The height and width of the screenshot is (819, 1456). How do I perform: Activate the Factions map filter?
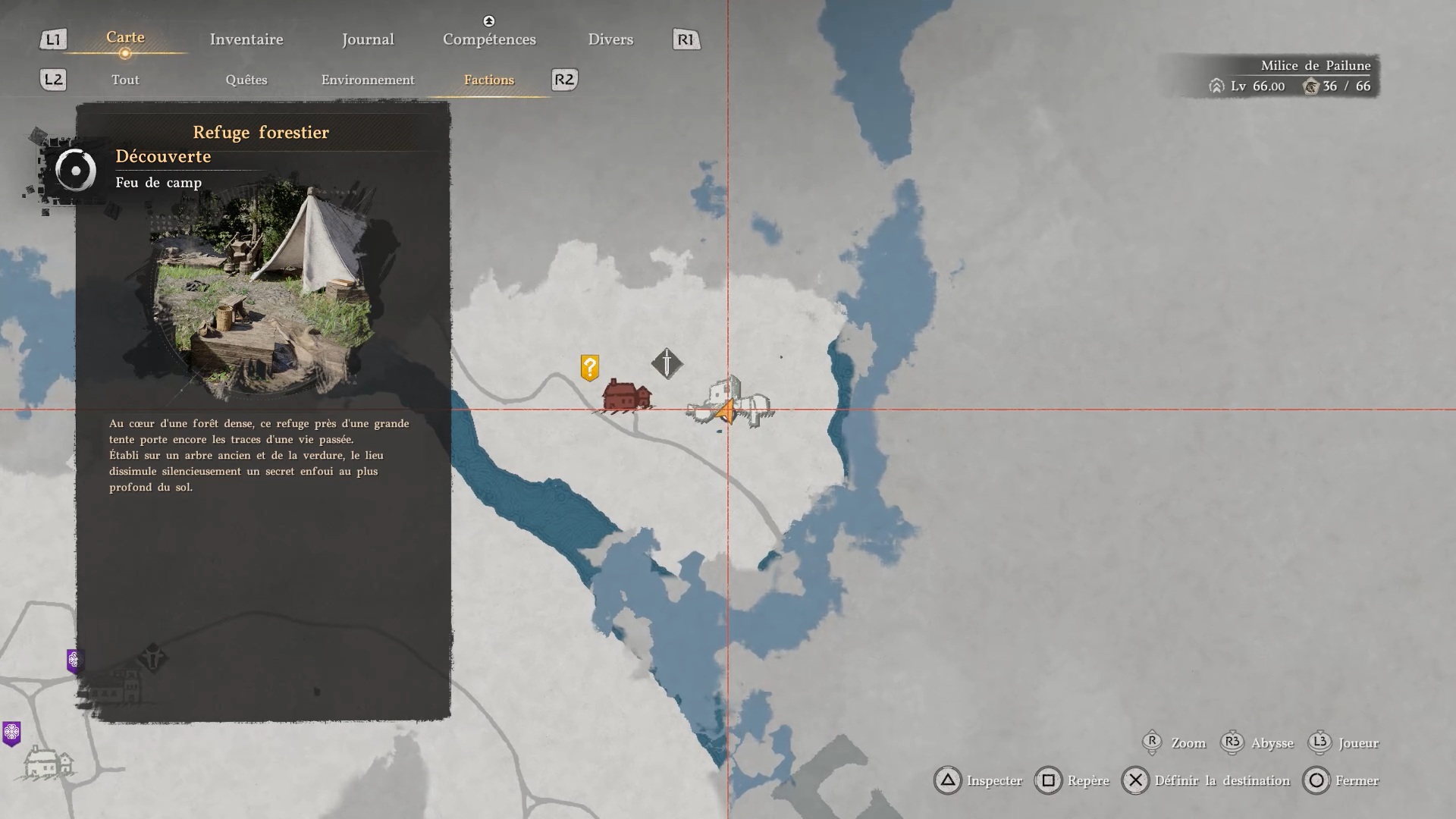pyautogui.click(x=489, y=80)
